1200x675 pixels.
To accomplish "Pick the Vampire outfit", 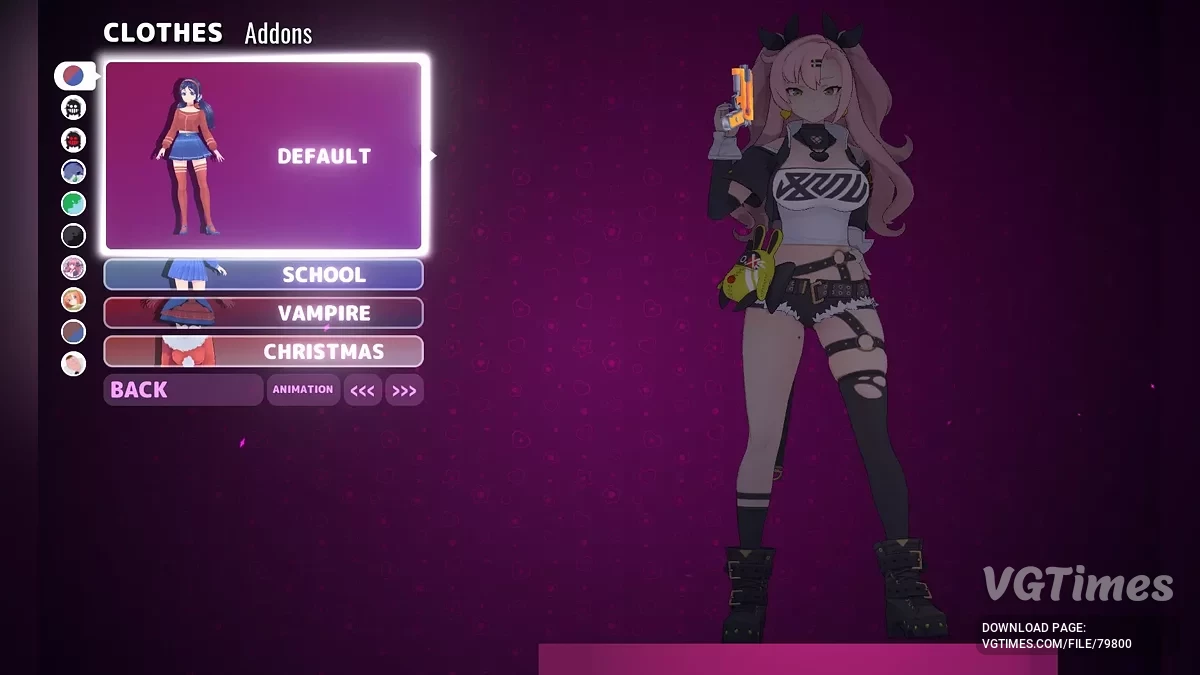I will tap(264, 313).
